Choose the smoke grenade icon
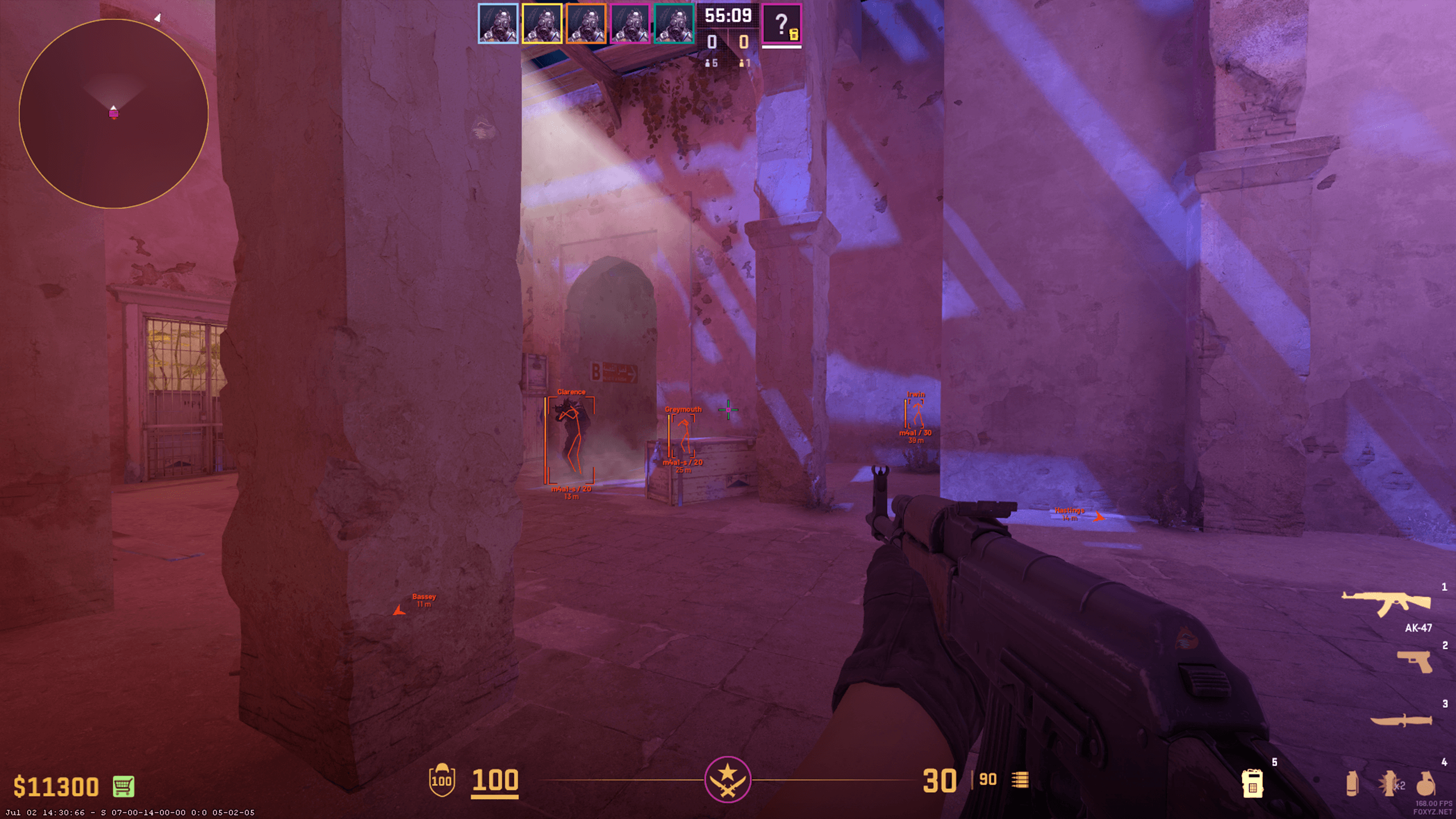Viewport: 1456px width, 819px height. (x=1352, y=784)
